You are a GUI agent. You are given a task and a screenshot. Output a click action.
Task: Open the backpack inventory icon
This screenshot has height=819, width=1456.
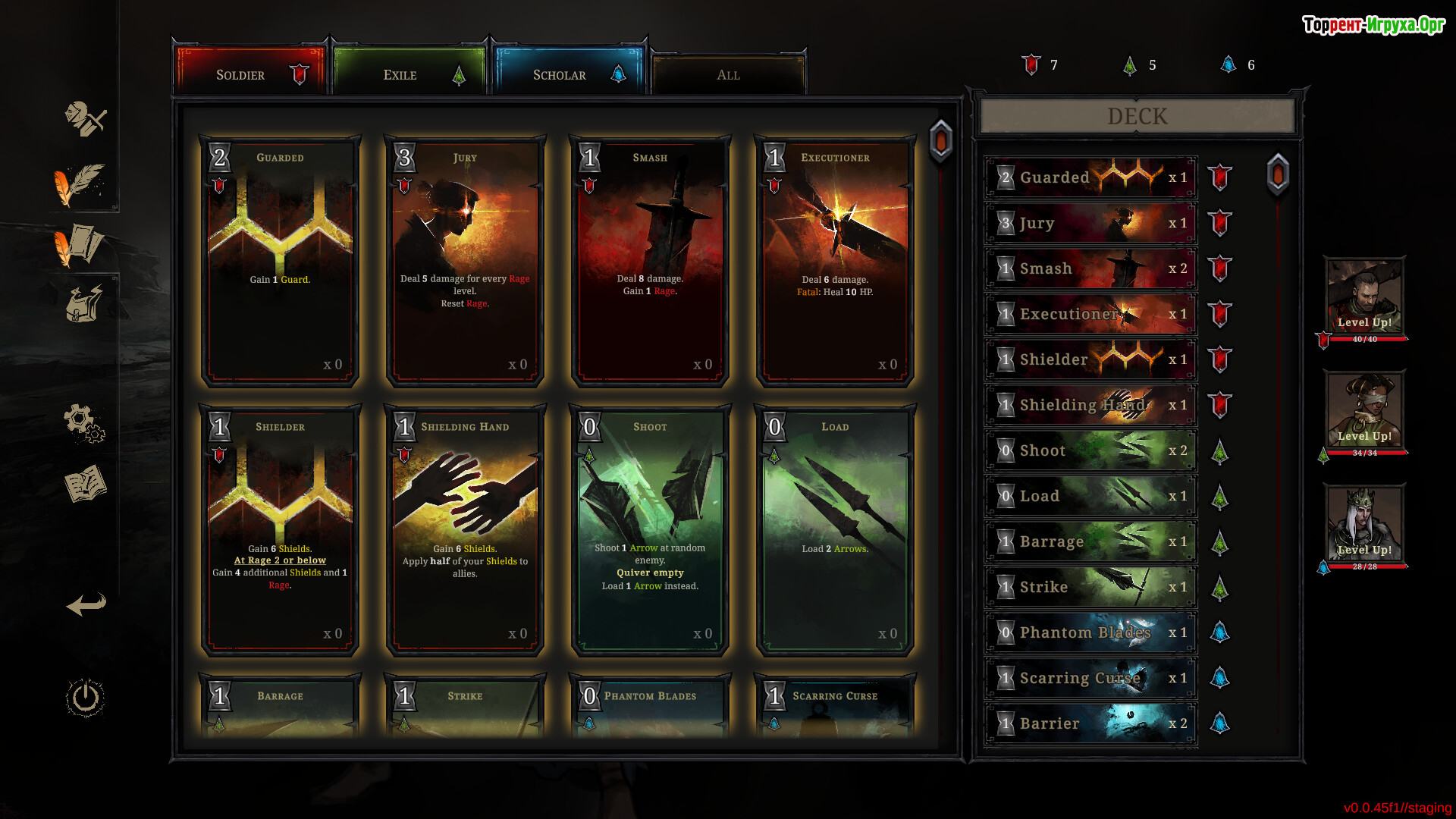point(83,304)
